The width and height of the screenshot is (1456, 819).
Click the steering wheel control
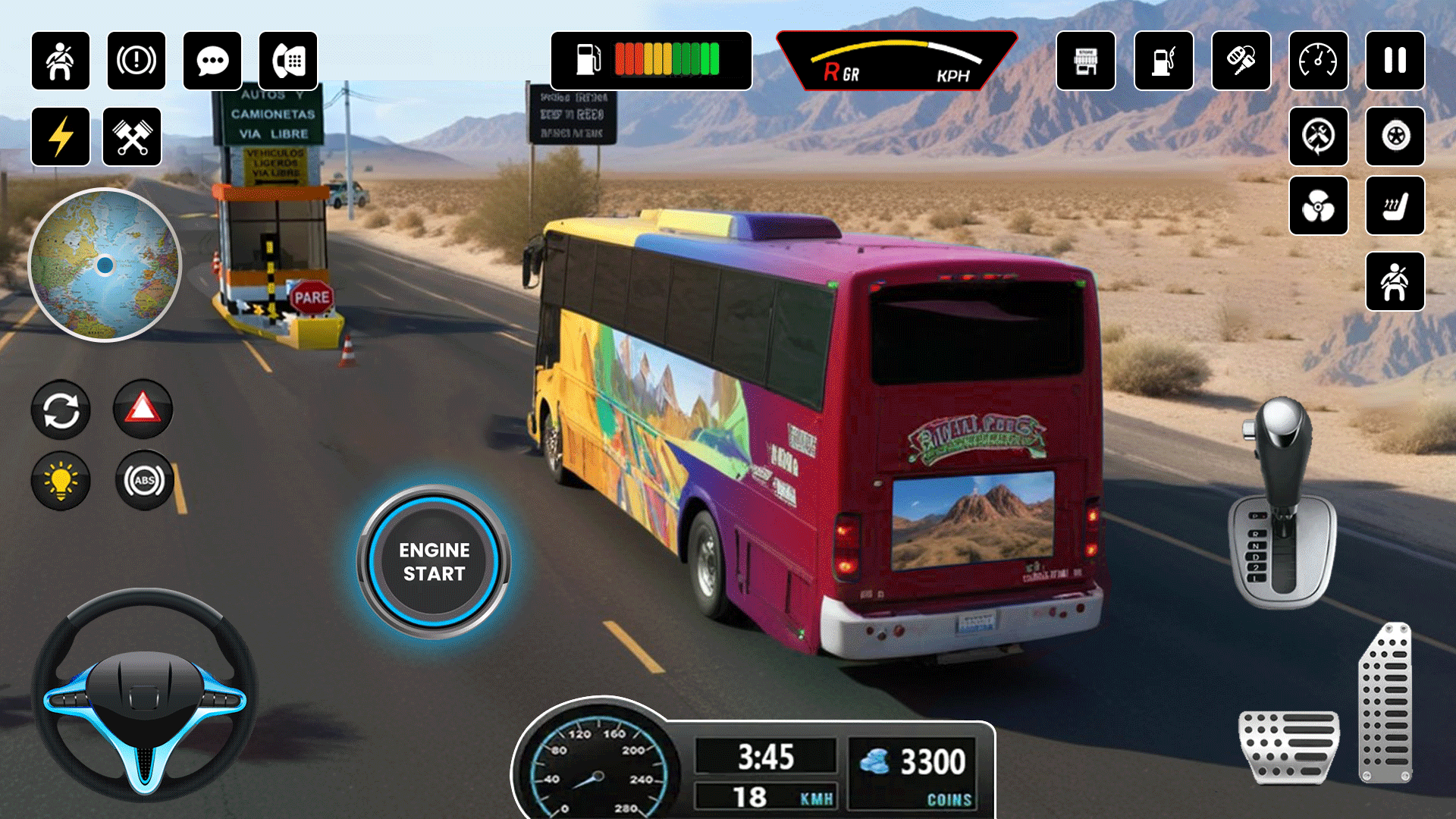tap(144, 694)
